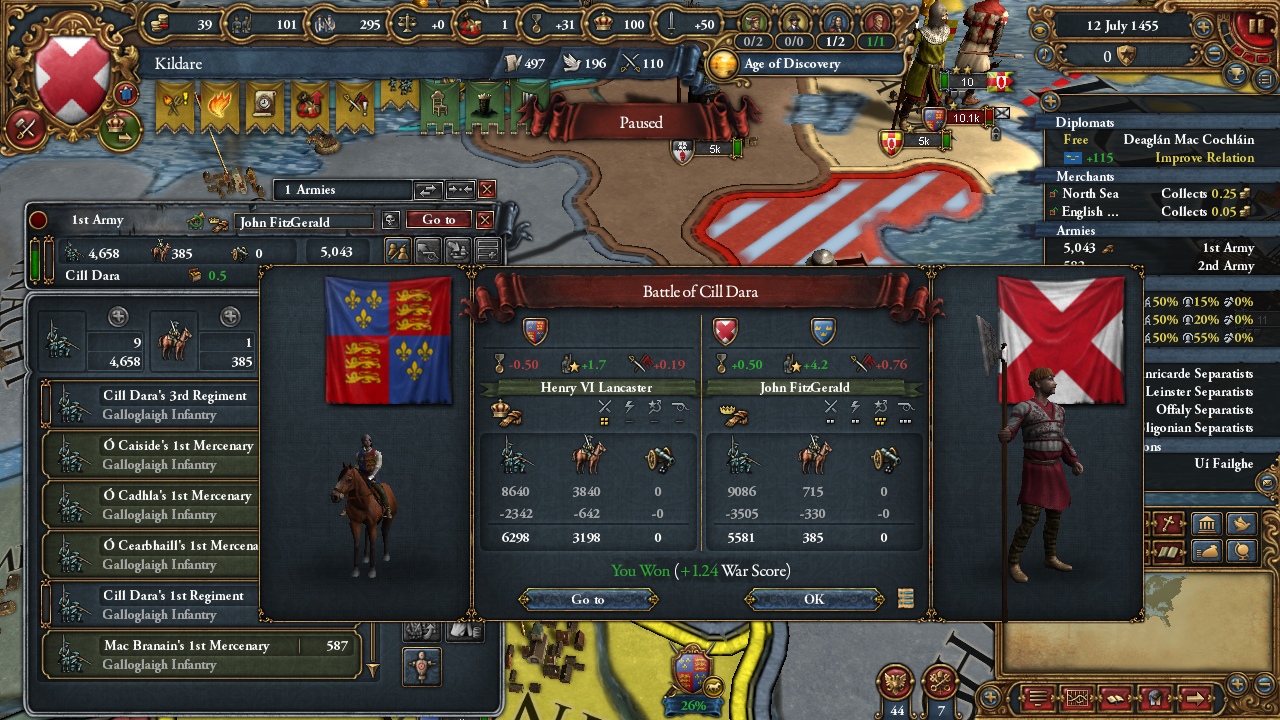Select the globe geographical map mode icon
The width and height of the screenshot is (1280, 720).
(1240, 552)
